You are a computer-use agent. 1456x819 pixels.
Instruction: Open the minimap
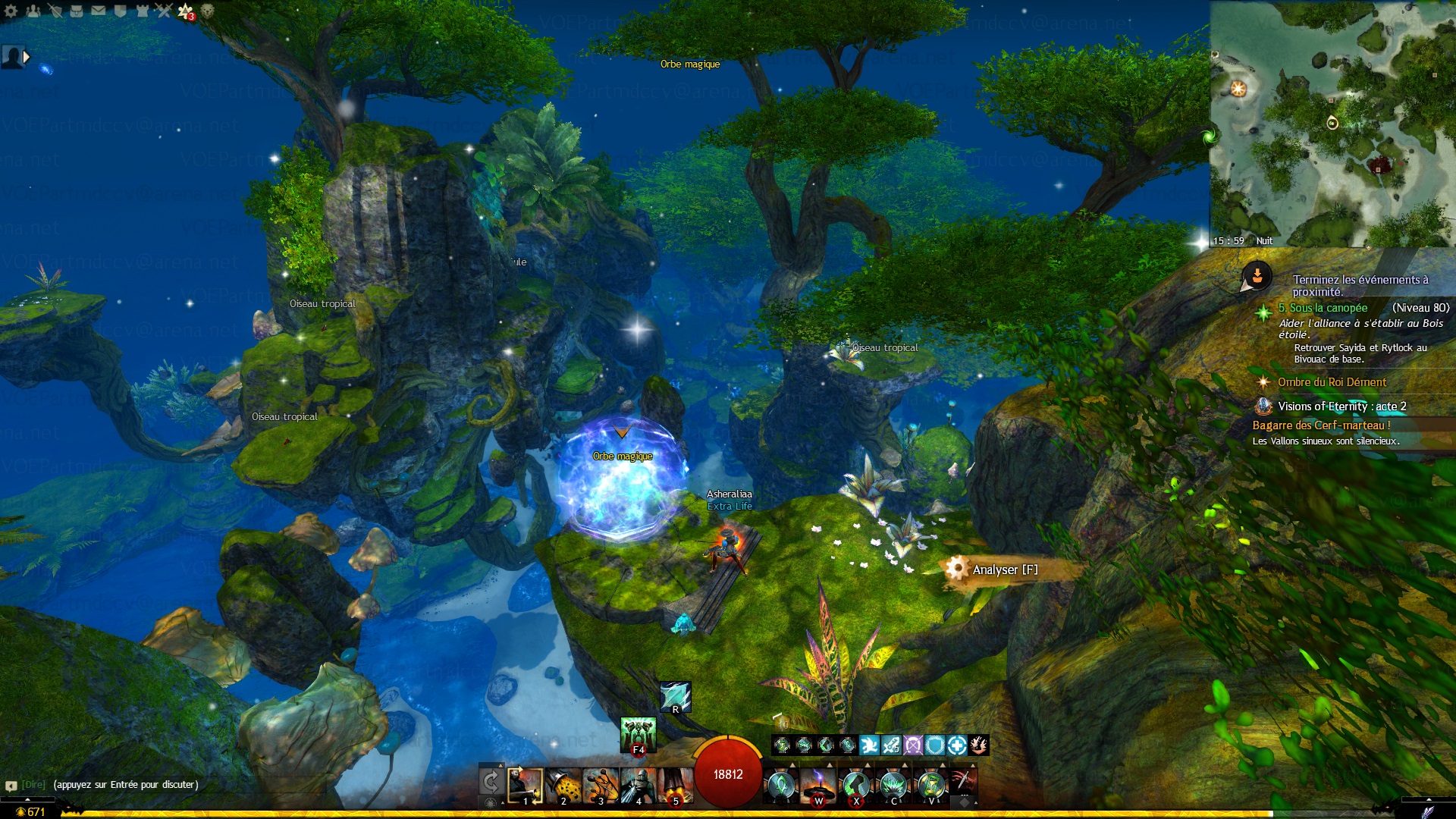[1332, 121]
